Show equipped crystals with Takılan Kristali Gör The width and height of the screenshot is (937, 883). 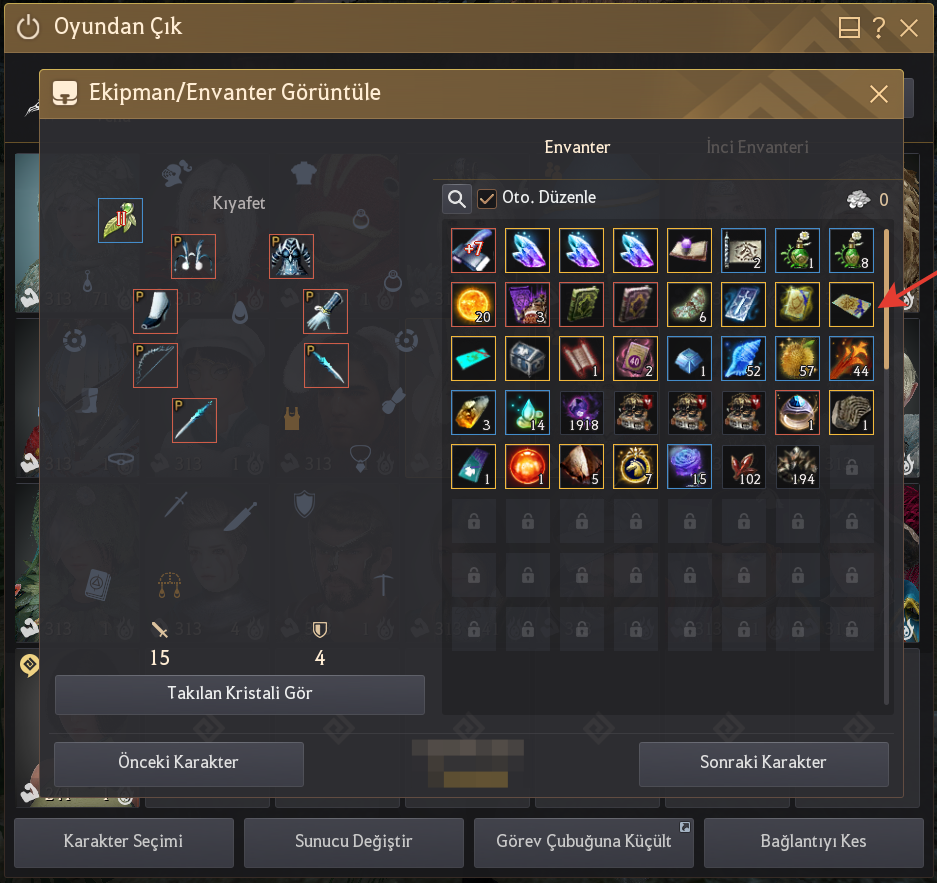[x=240, y=694]
